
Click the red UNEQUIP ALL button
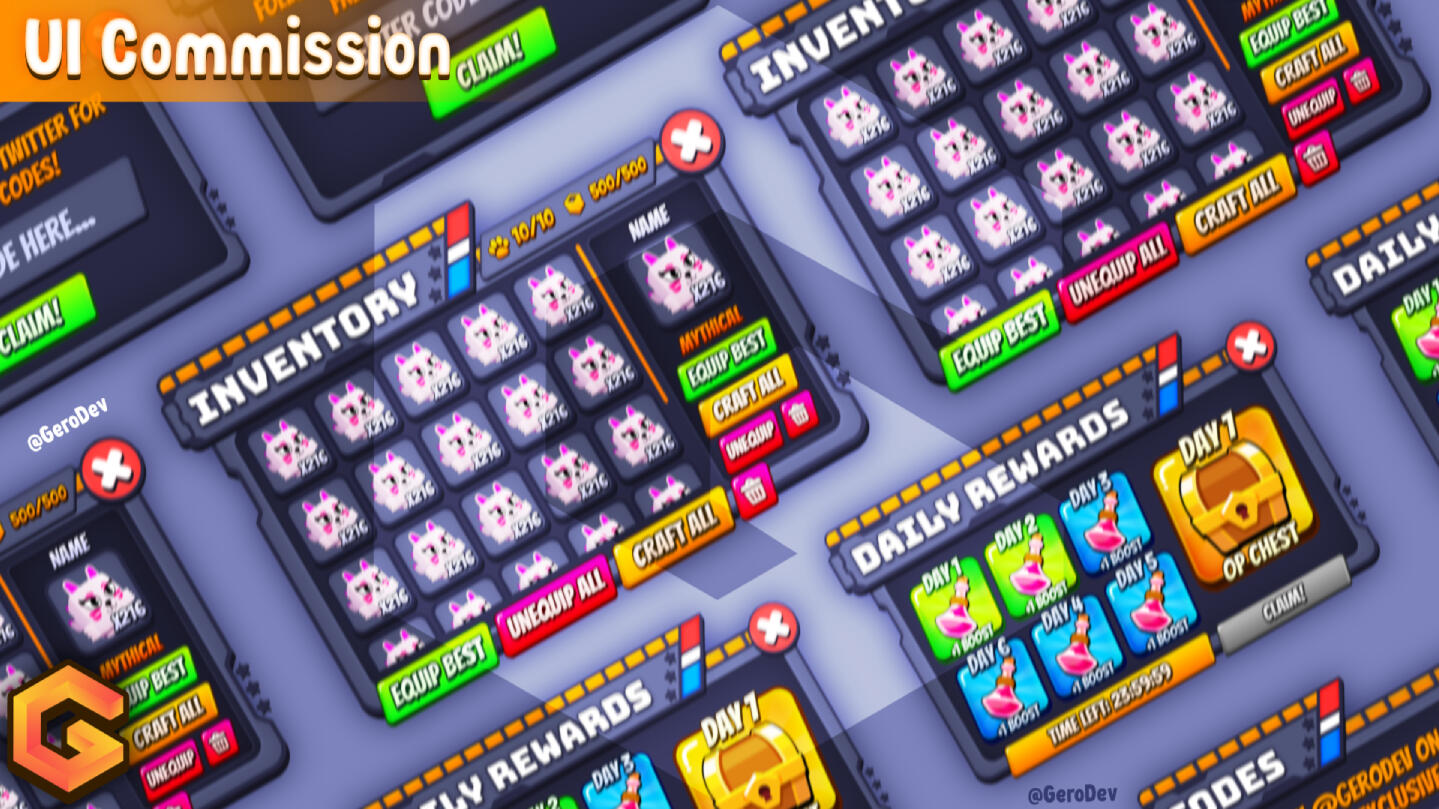[558, 597]
